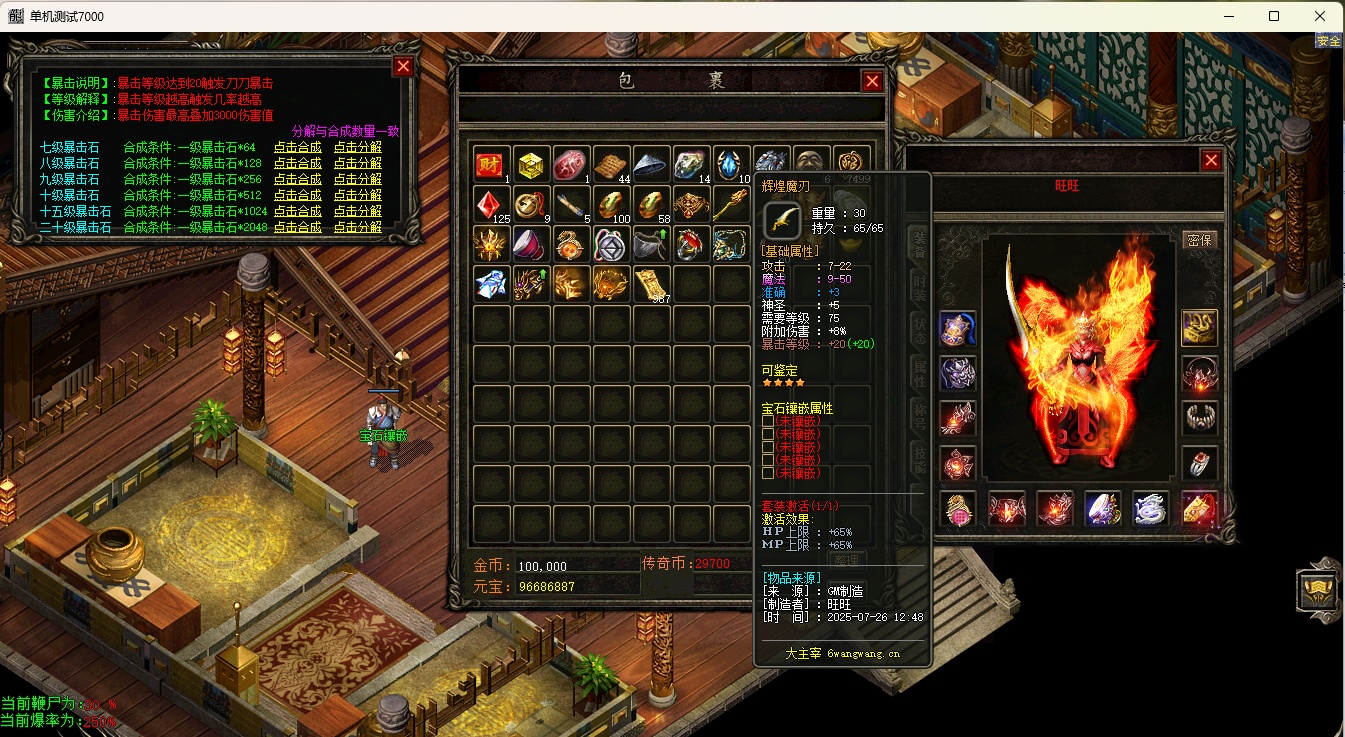Image resolution: width=1345 pixels, height=737 pixels.
Task: Decompose the 二十级暴击石
Action: (x=357, y=227)
